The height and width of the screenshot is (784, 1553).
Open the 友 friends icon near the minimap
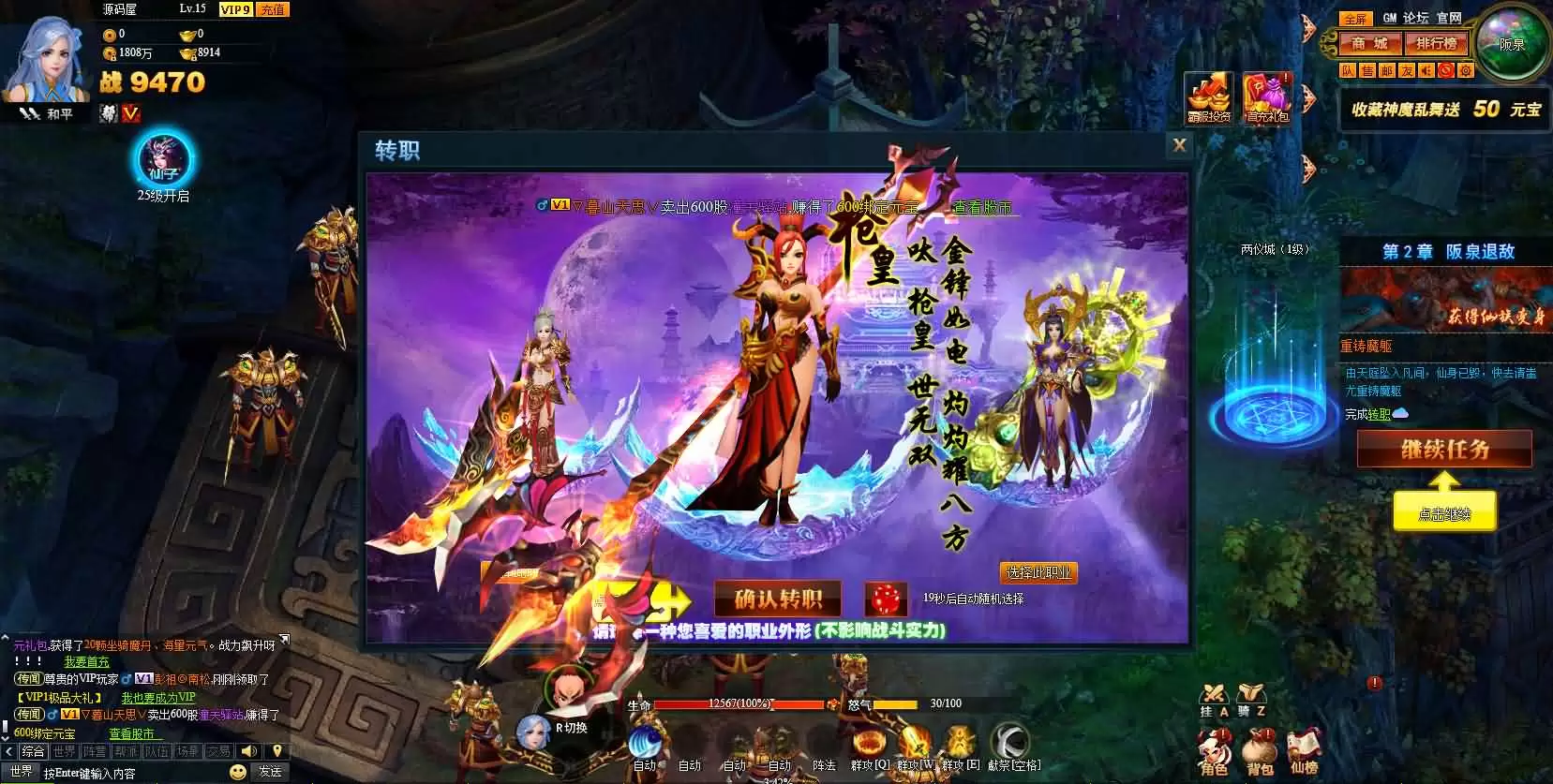pos(1409,70)
